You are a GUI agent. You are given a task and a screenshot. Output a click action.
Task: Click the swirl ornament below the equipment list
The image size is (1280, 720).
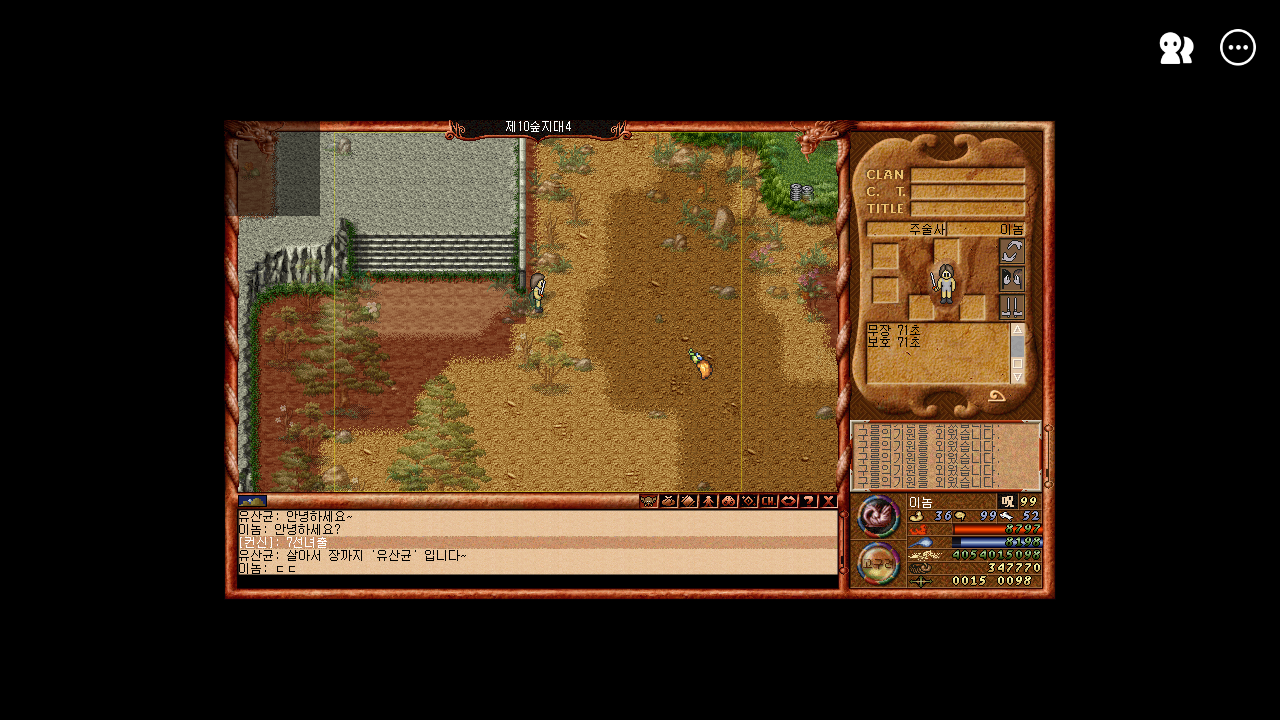click(x=997, y=397)
